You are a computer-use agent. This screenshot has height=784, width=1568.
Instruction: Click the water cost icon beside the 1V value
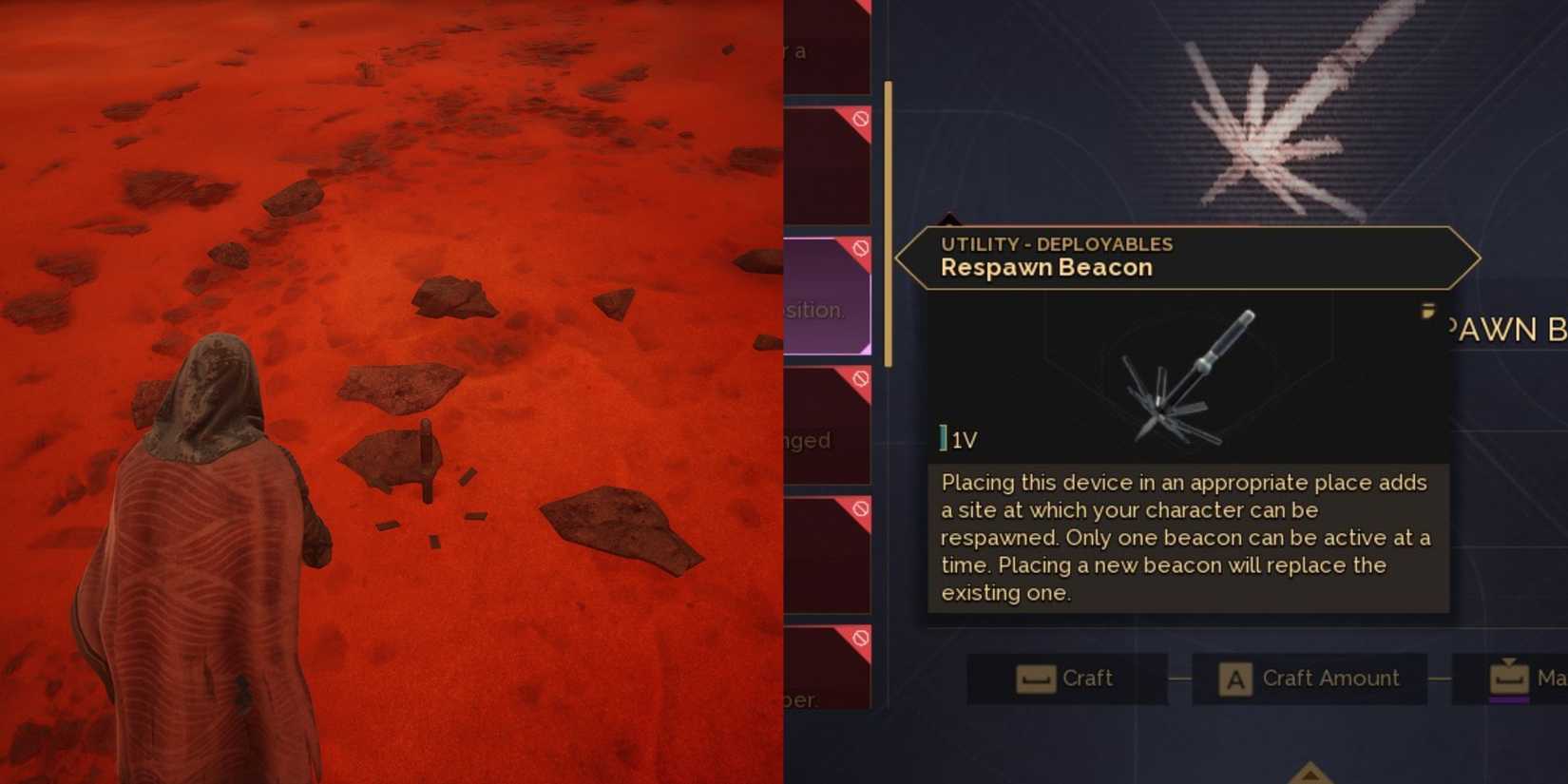click(942, 438)
